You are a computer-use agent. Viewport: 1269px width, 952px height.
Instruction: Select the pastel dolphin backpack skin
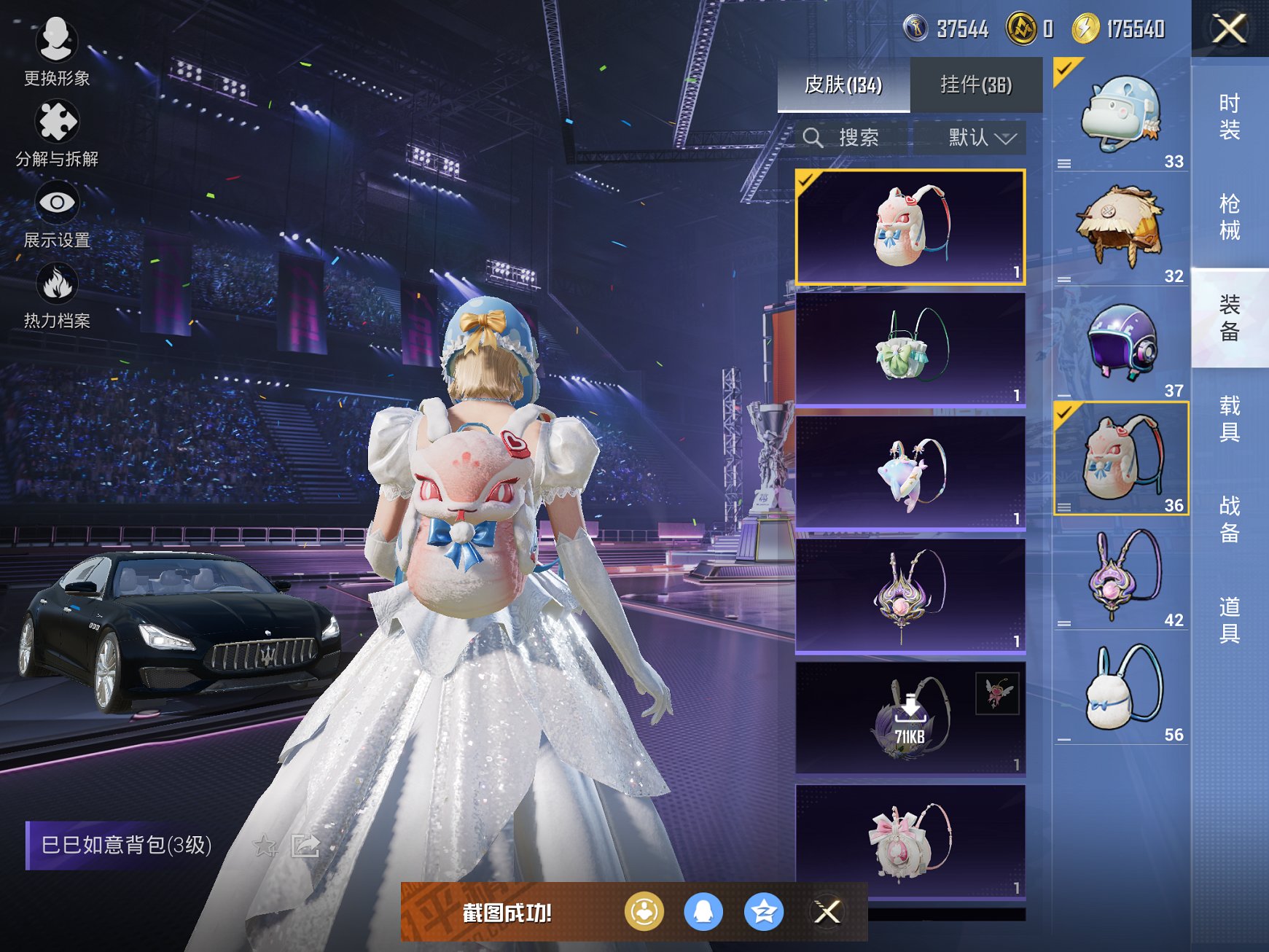tap(910, 472)
